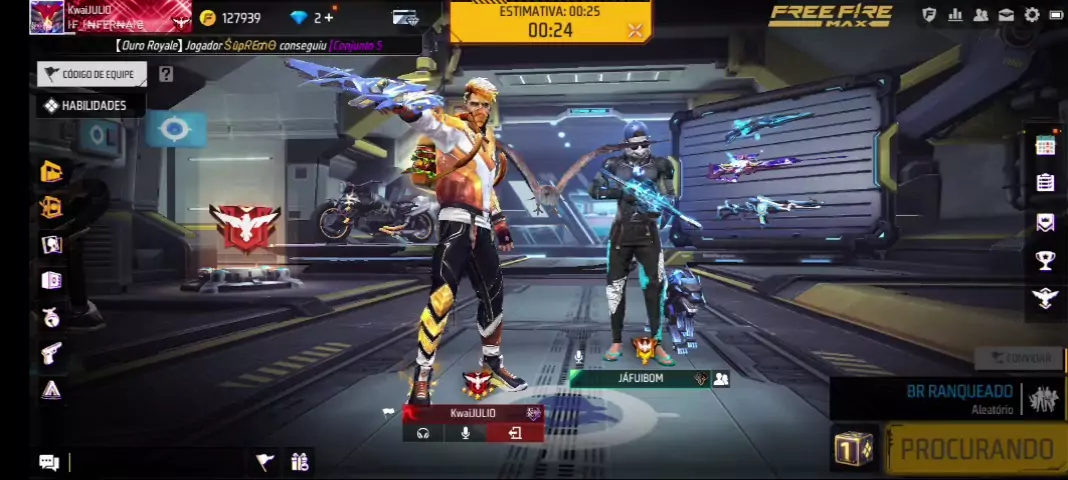Click the Procurando matchmaking button

pos(975,450)
